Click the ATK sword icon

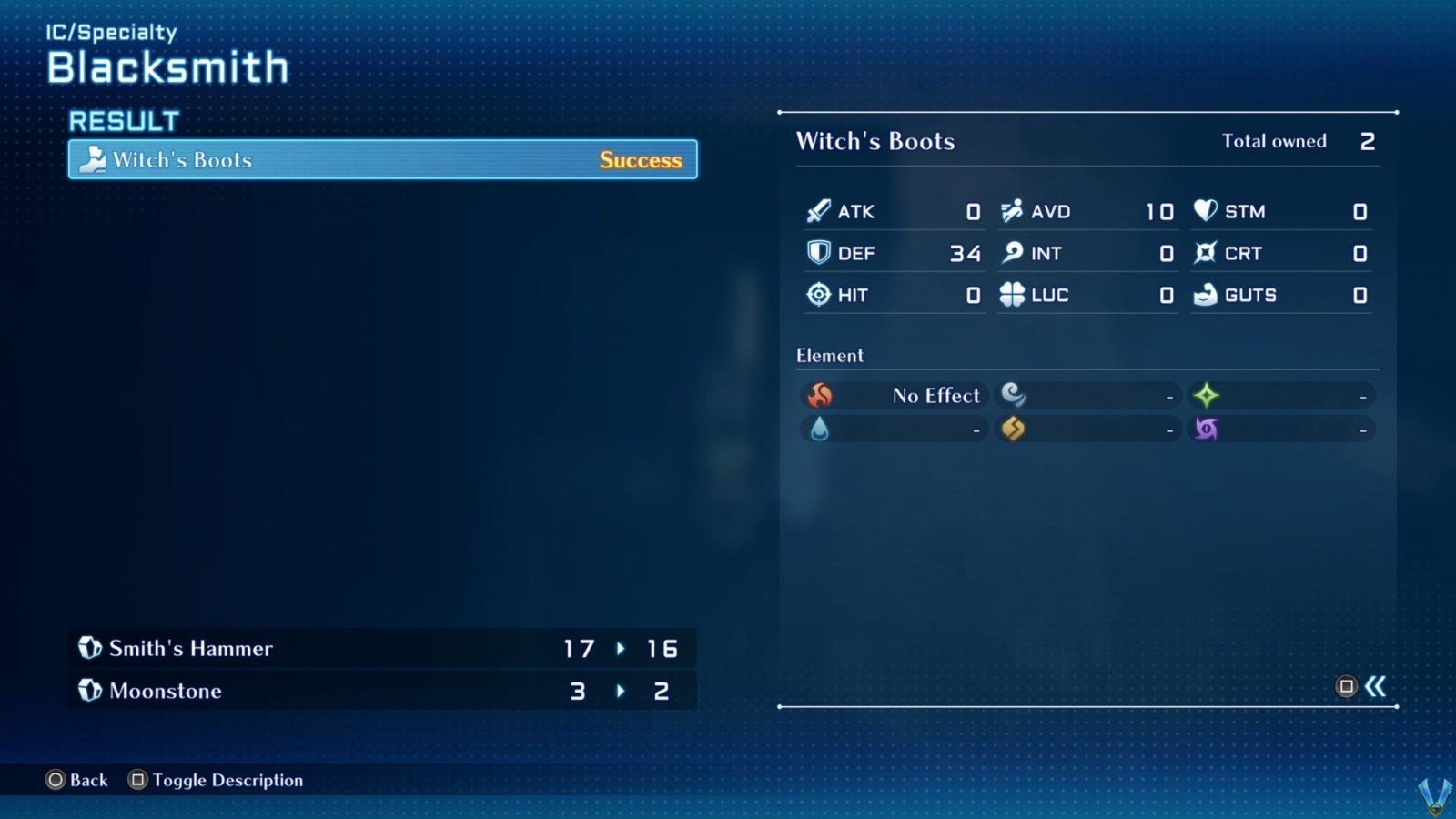818,210
